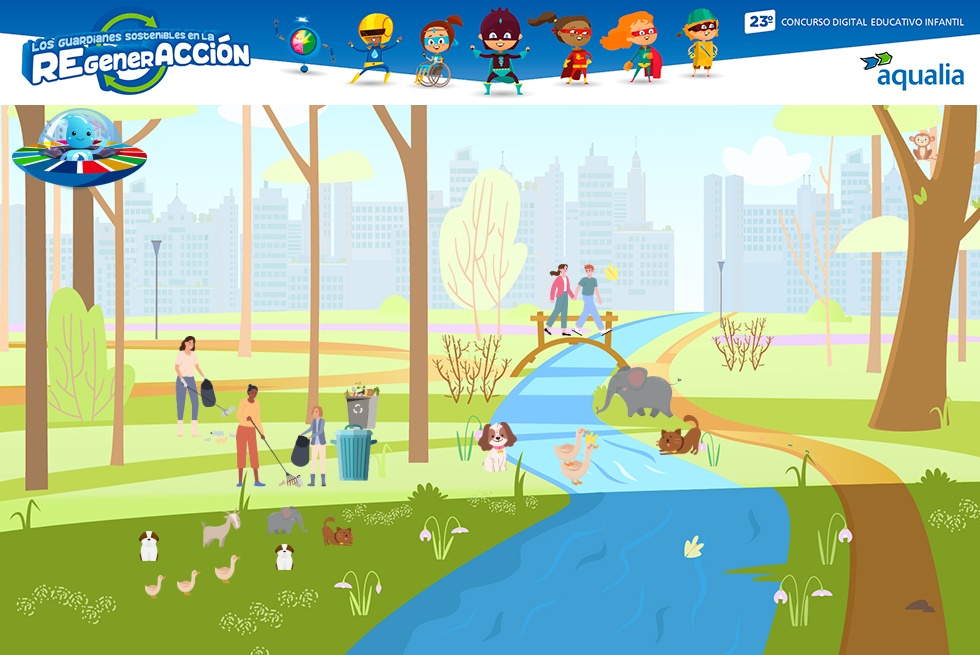Choose the small gray elephant beside the goat
Image resolution: width=980 pixels, height=655 pixels.
(x=285, y=520)
